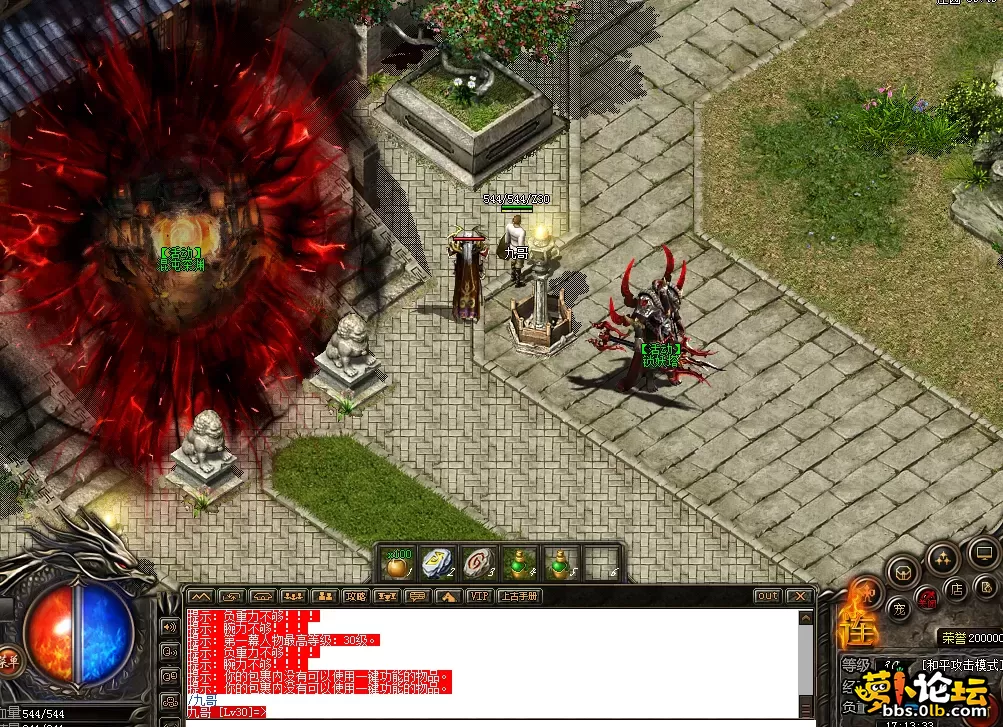Open the 店 shop button
Screen dimensions: 1003x727
[956, 589]
